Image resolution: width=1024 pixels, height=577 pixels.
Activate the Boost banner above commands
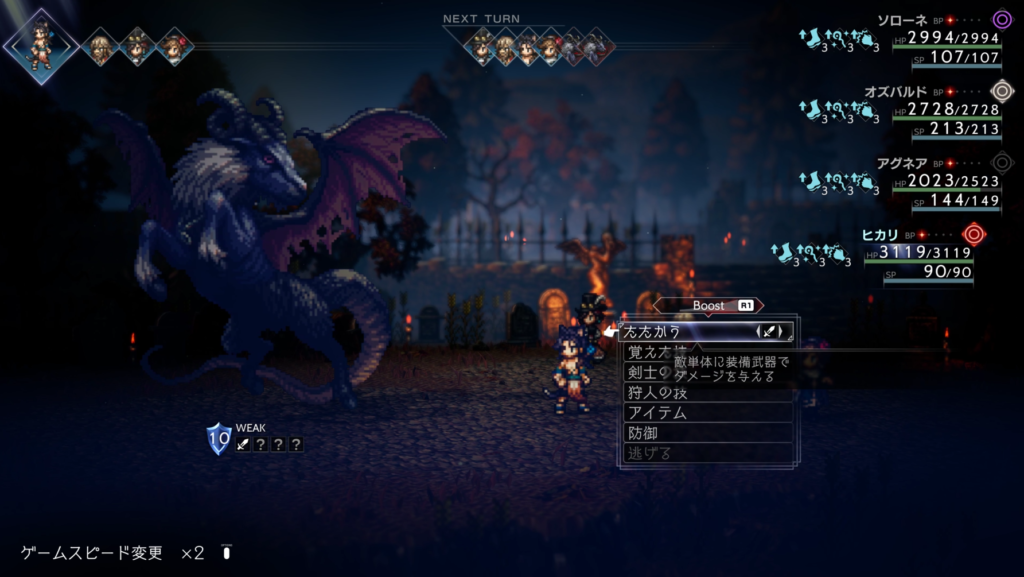click(708, 305)
